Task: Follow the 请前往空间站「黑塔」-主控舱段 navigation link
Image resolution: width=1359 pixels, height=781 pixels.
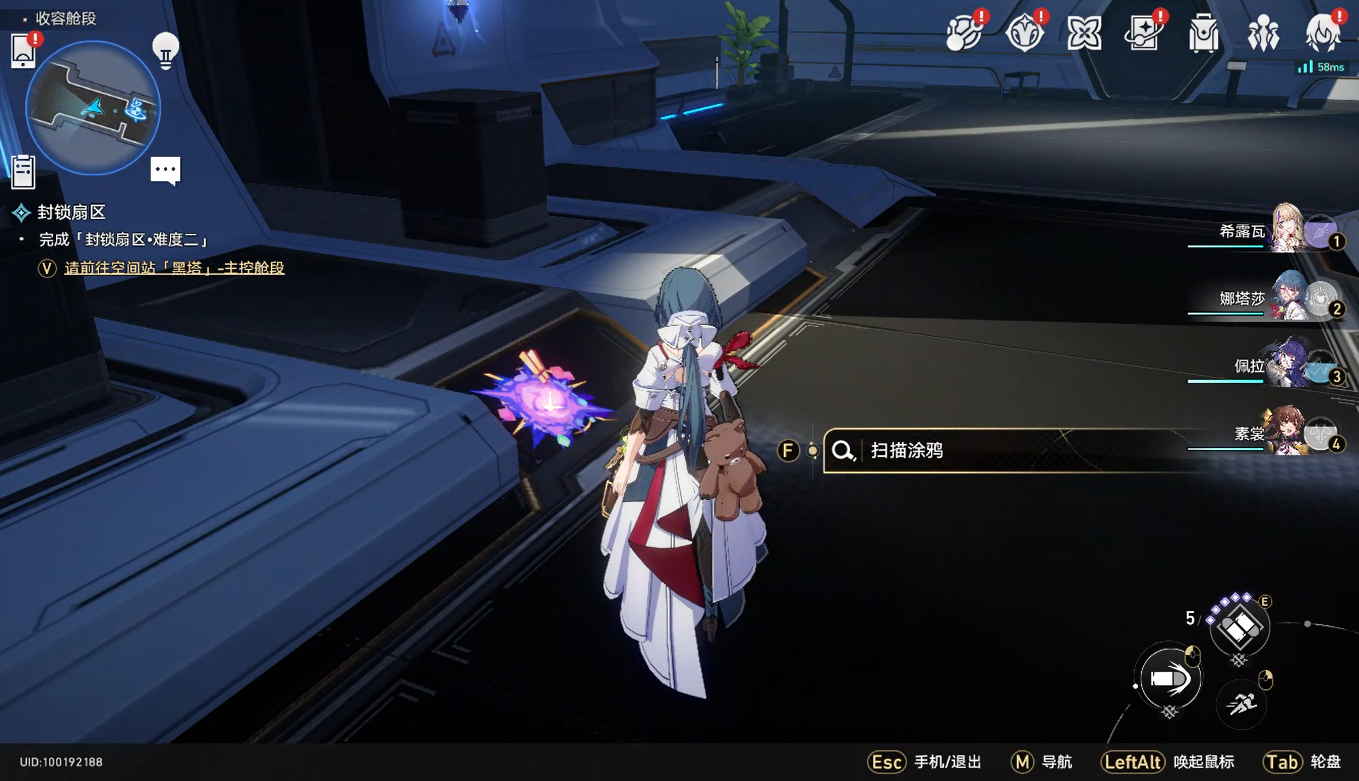Action: [174, 268]
